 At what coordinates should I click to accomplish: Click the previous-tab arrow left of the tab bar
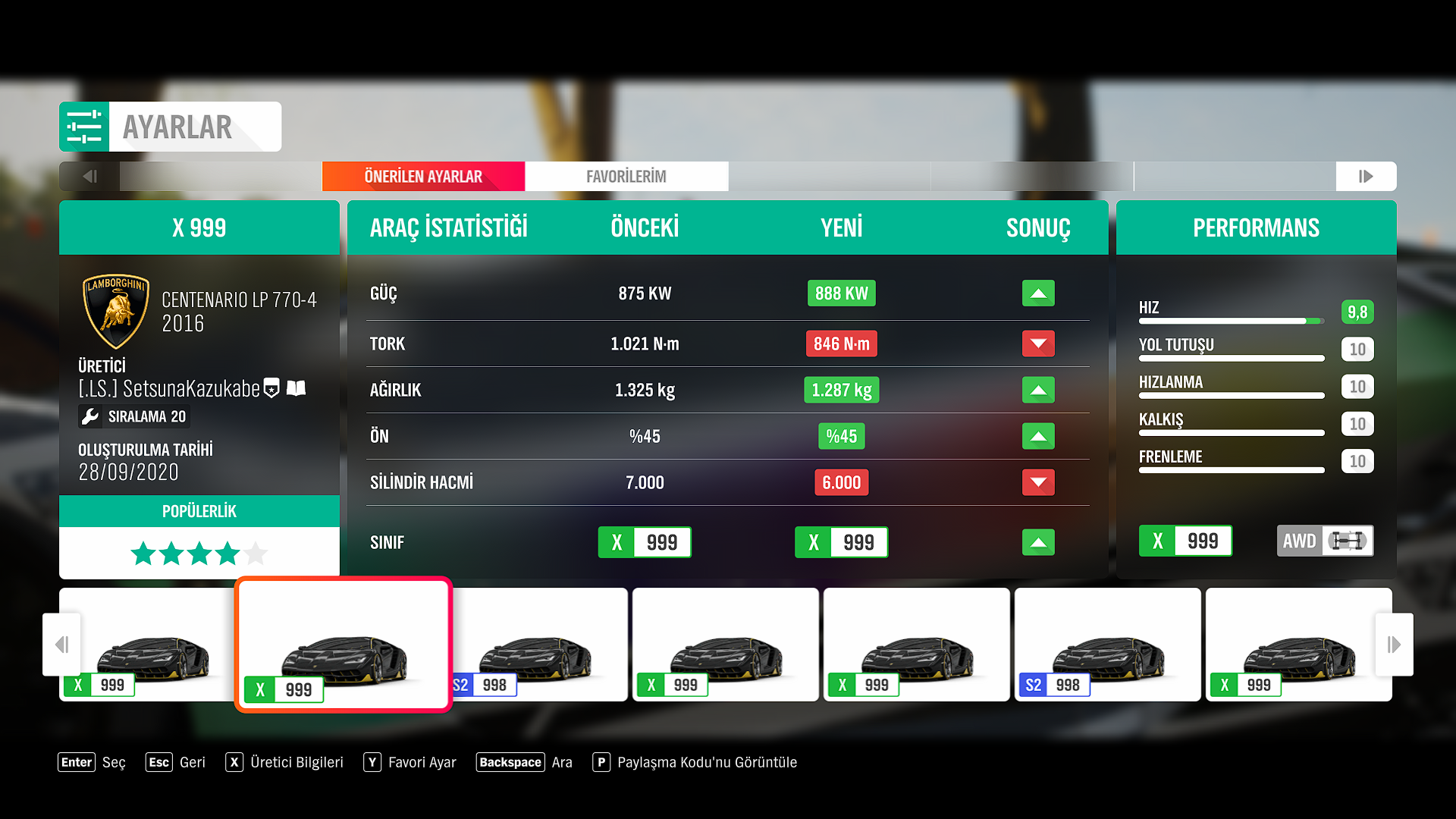coord(89,177)
